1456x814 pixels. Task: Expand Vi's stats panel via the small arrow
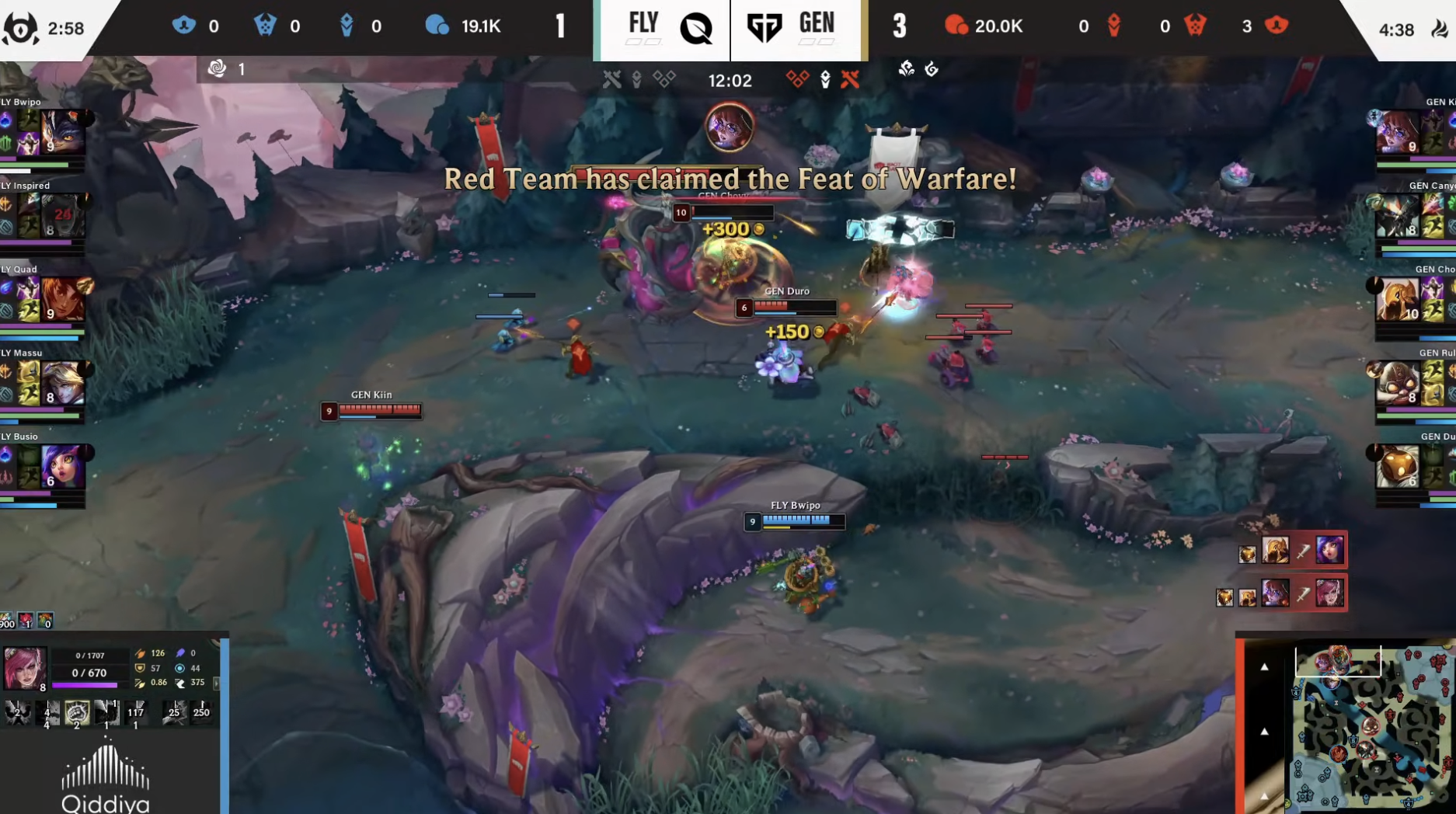217,684
